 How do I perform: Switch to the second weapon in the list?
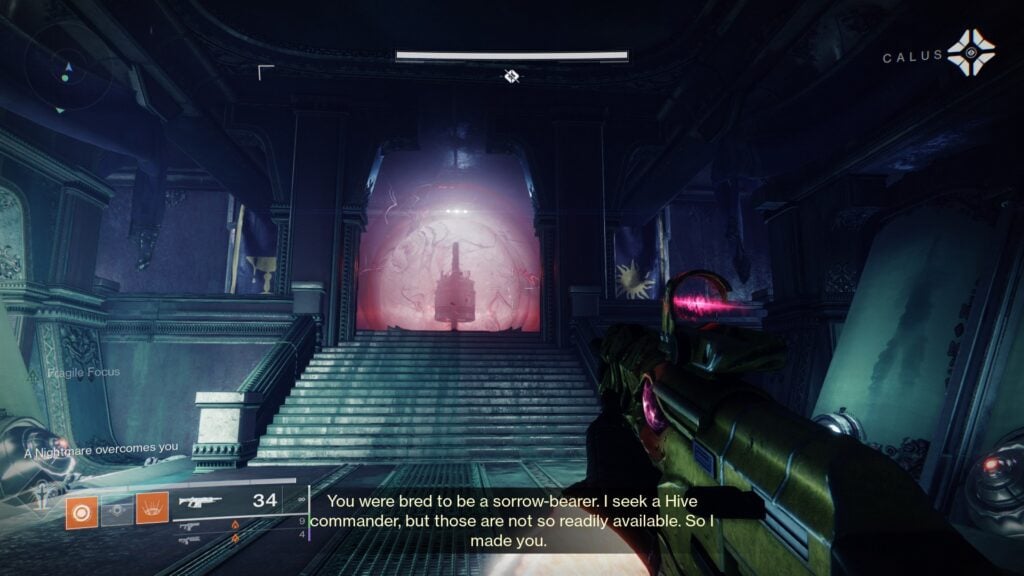[190, 524]
